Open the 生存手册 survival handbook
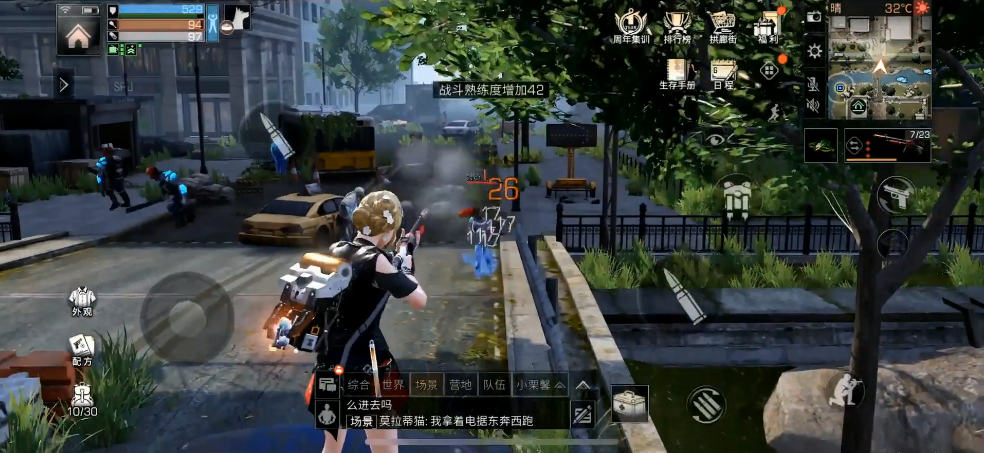 click(677, 74)
